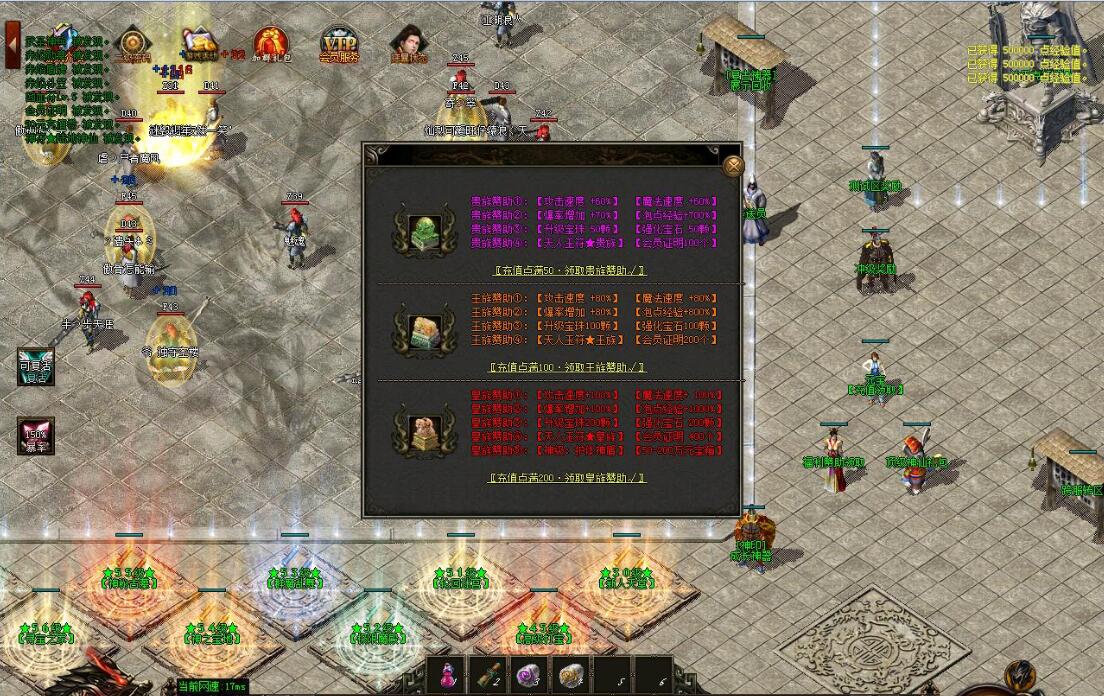The image size is (1104, 696).
Task: Select the green jade seal reward icon
Action: [x=412, y=229]
